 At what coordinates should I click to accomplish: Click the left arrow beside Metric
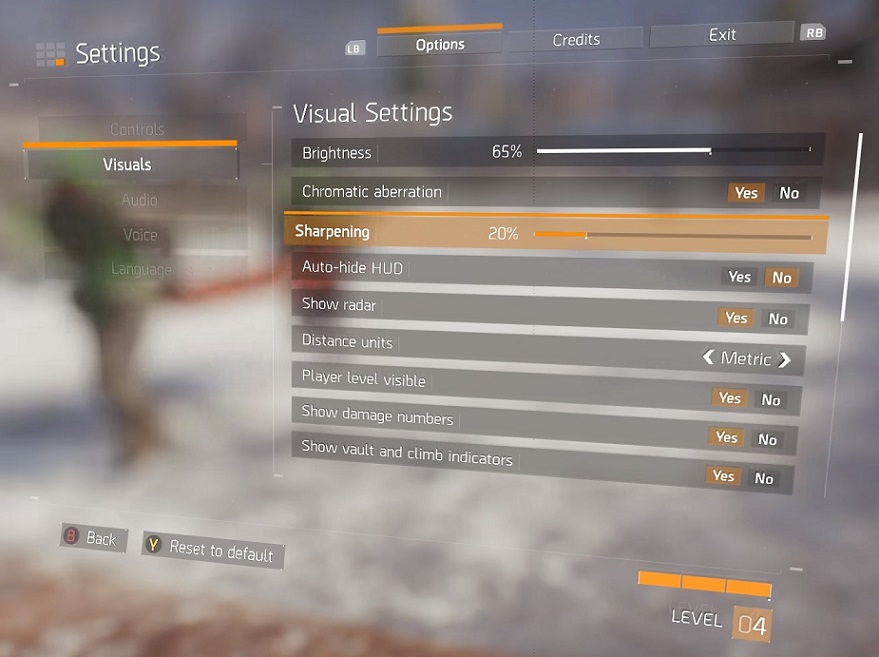(708, 357)
